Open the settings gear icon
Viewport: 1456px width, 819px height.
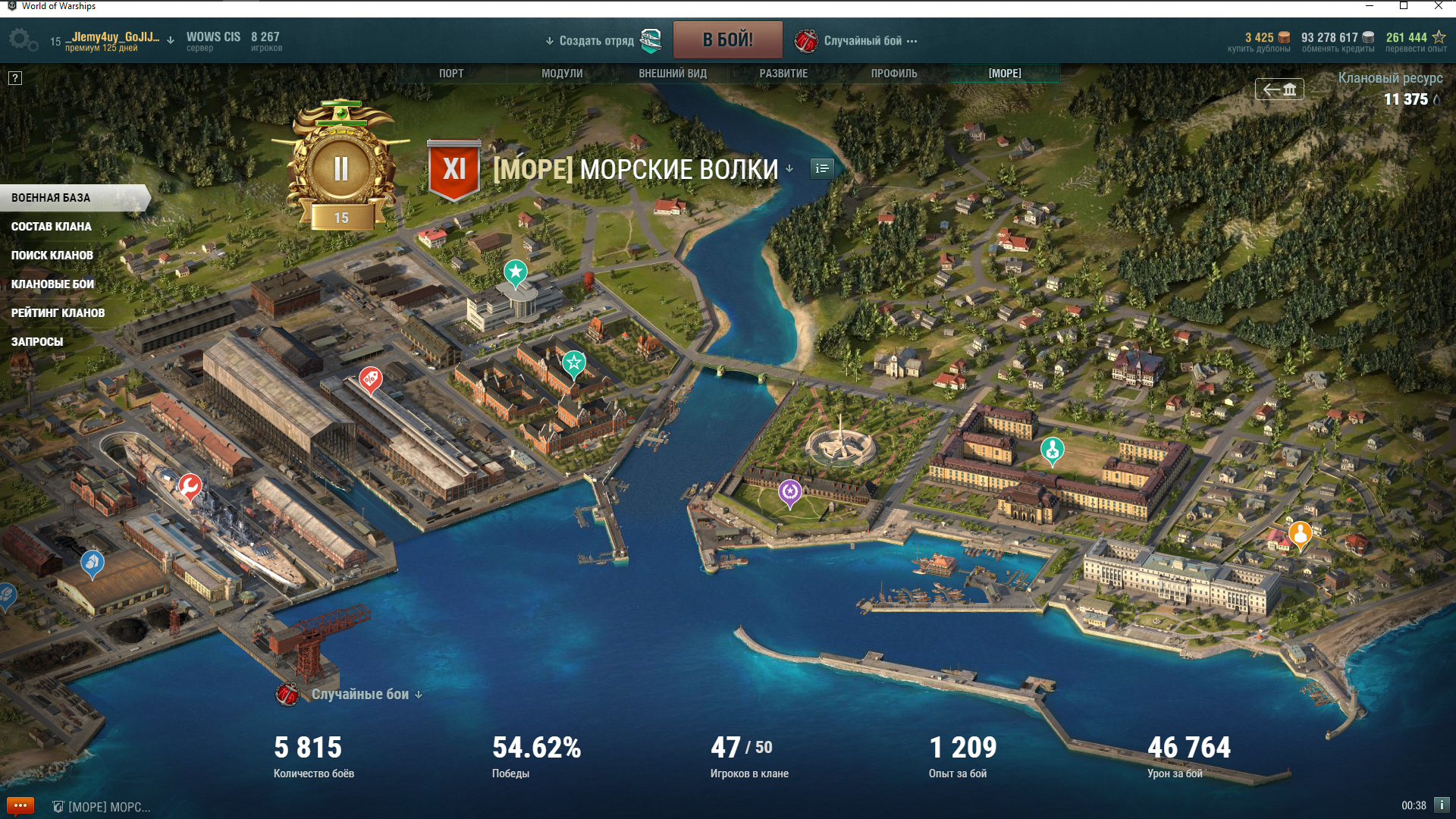coord(22,39)
